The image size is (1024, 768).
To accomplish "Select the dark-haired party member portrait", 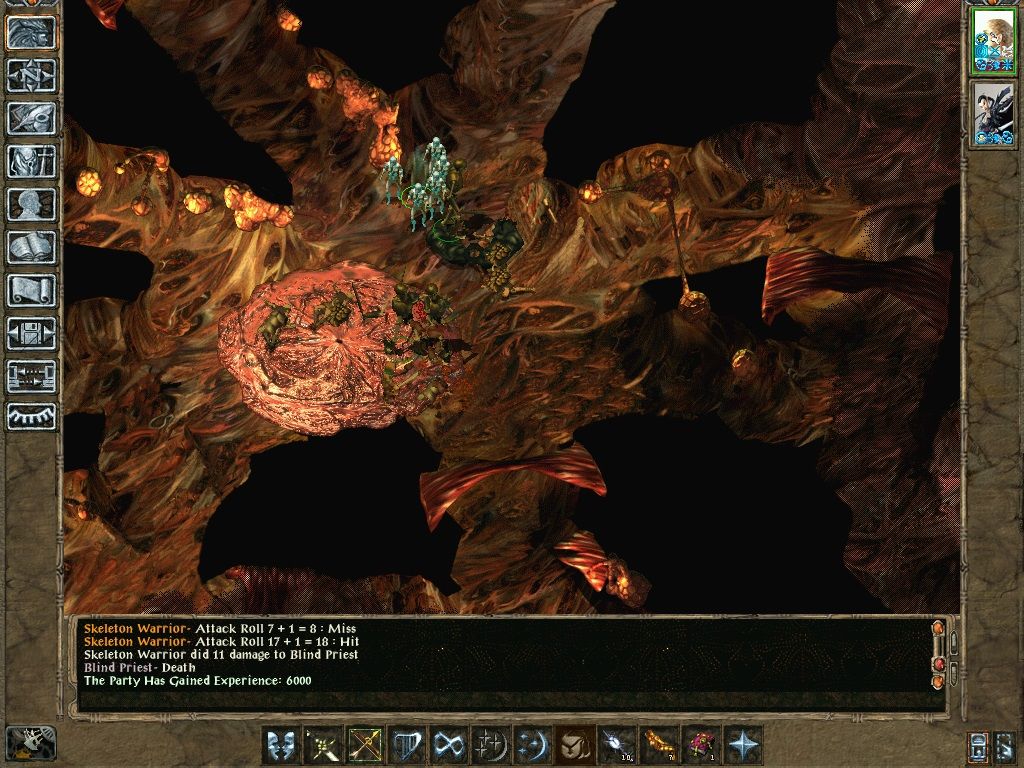I will click(993, 115).
